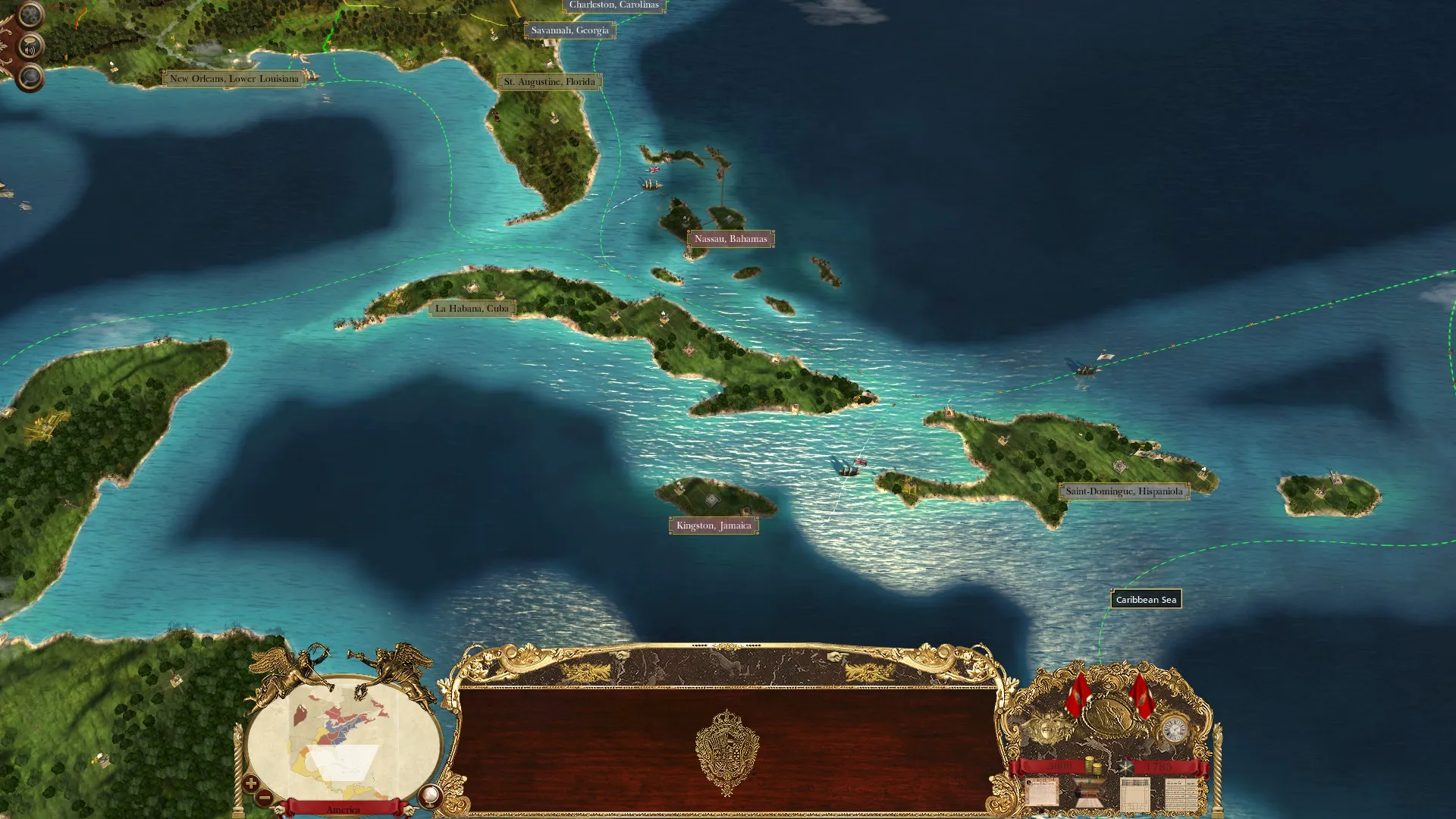Open the gear options icon
Viewport: 1456px width, 819px height.
pos(30,14)
